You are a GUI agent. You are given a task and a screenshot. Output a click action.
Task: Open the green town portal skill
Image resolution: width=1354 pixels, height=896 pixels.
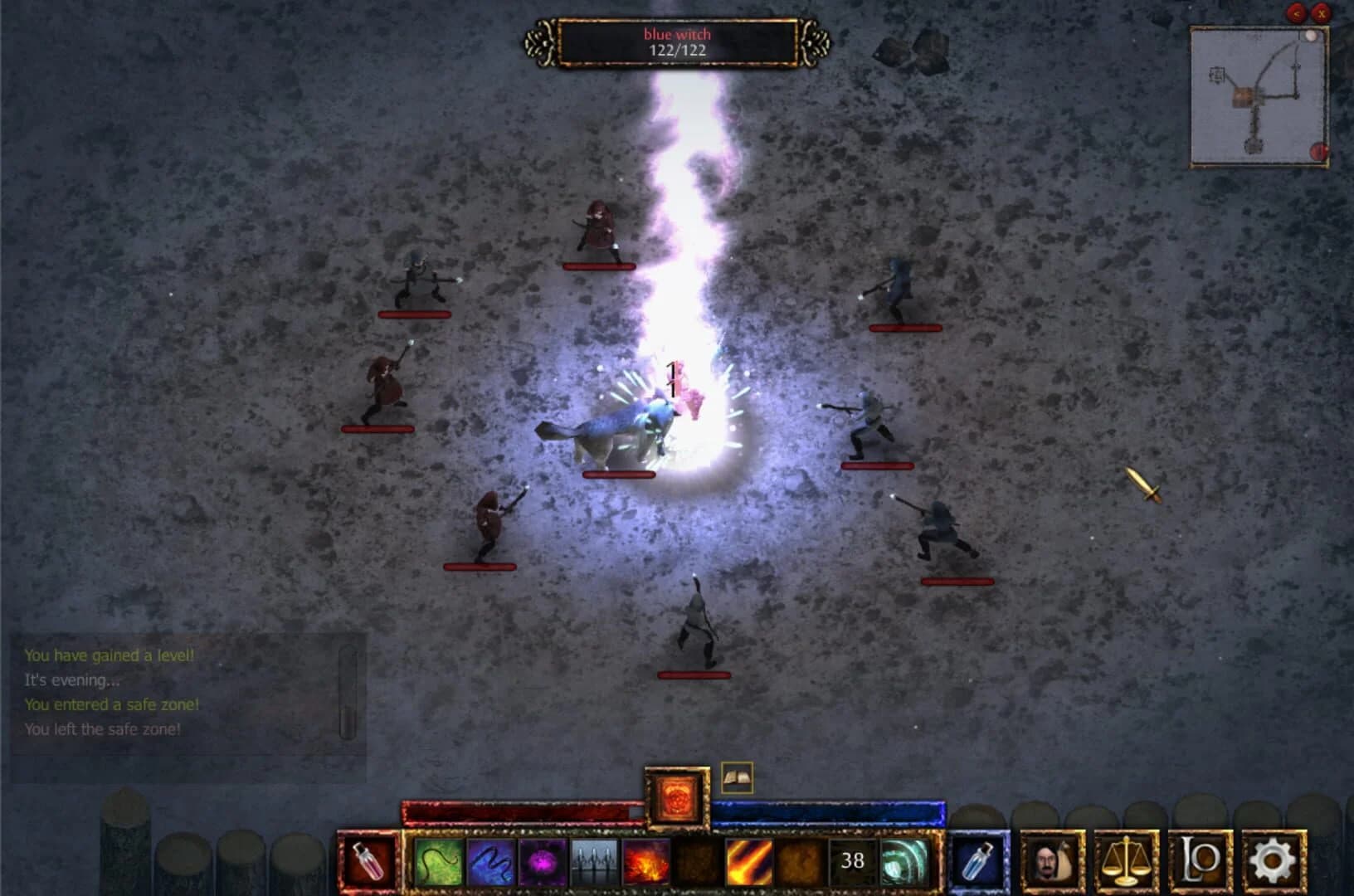click(904, 863)
